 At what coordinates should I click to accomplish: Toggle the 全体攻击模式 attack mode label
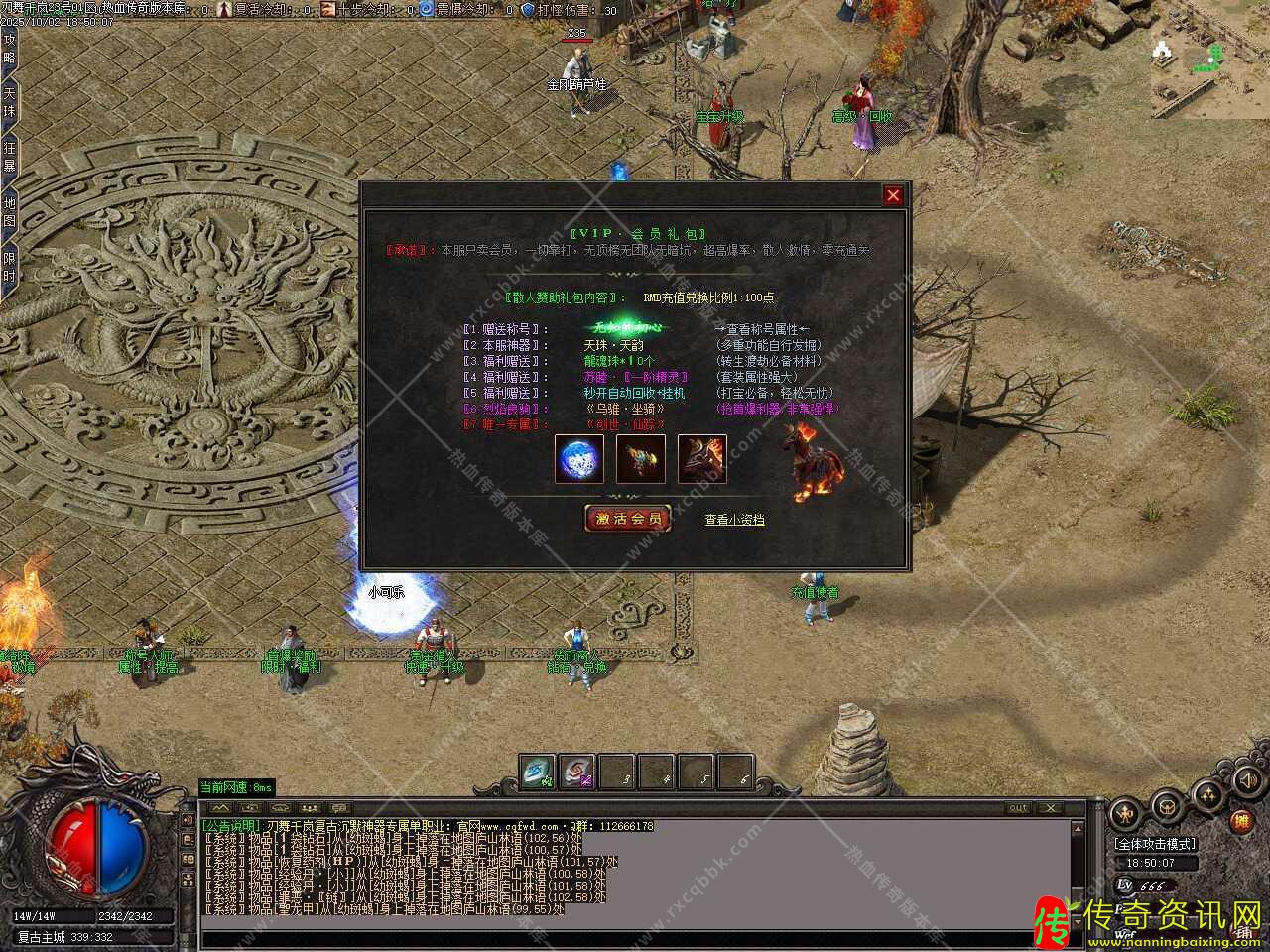click(x=1156, y=844)
